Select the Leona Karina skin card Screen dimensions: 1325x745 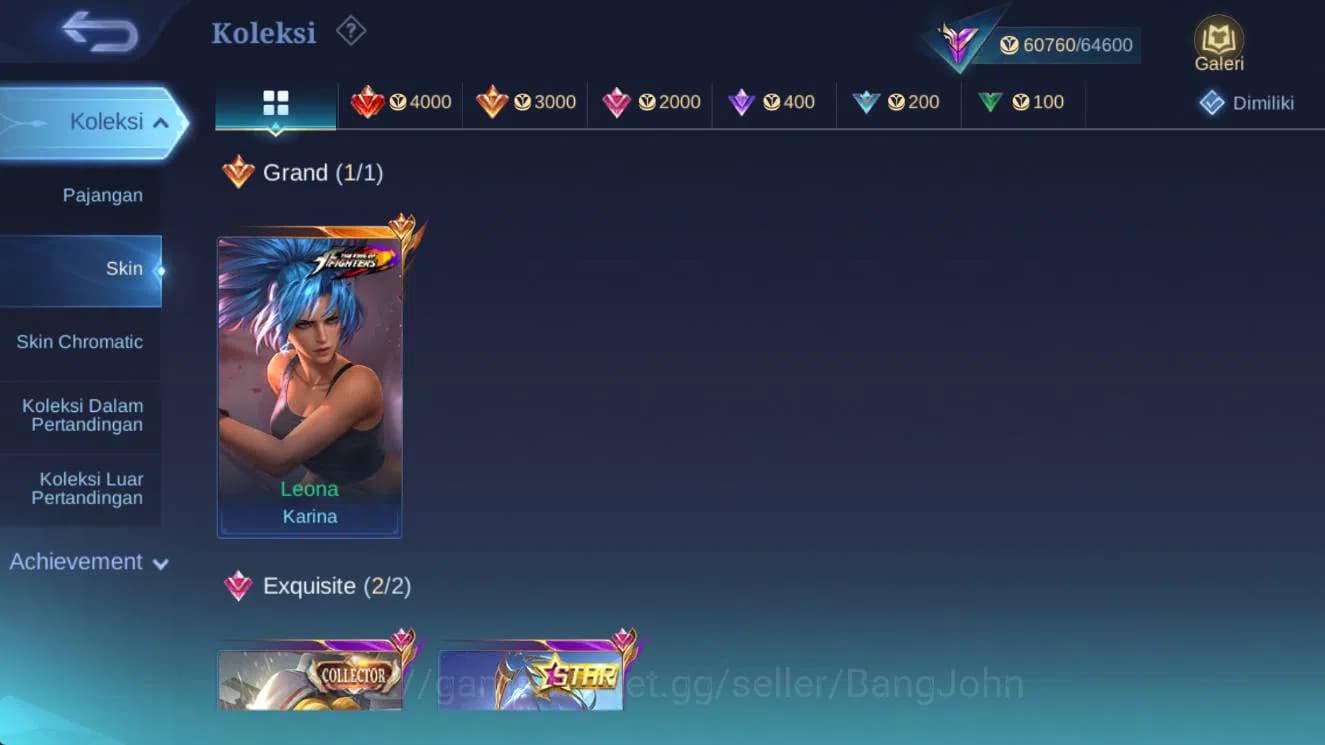coord(309,380)
